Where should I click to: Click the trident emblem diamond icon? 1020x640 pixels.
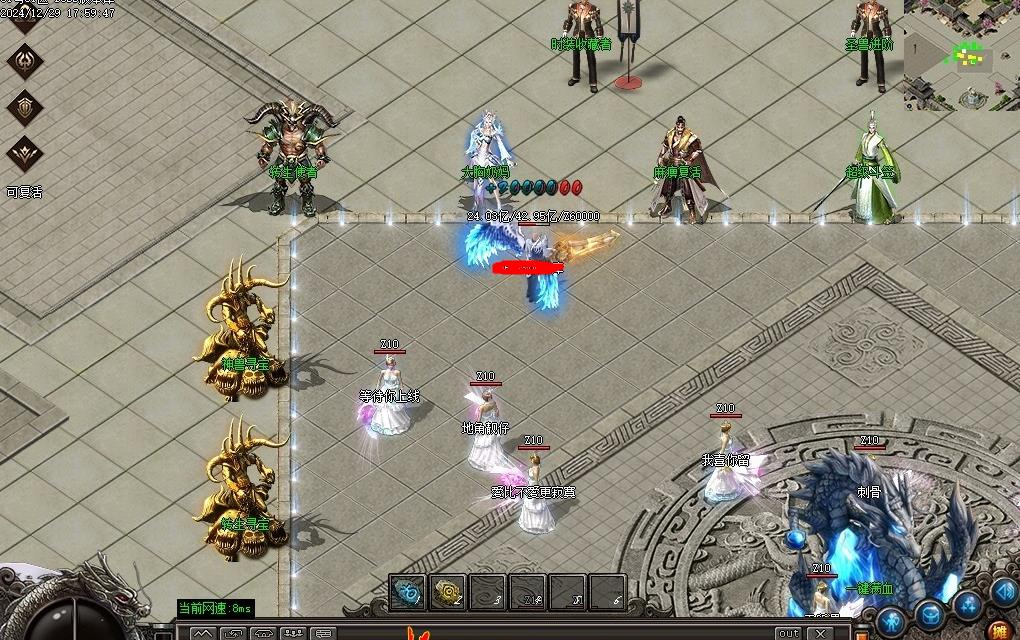(x=25, y=60)
